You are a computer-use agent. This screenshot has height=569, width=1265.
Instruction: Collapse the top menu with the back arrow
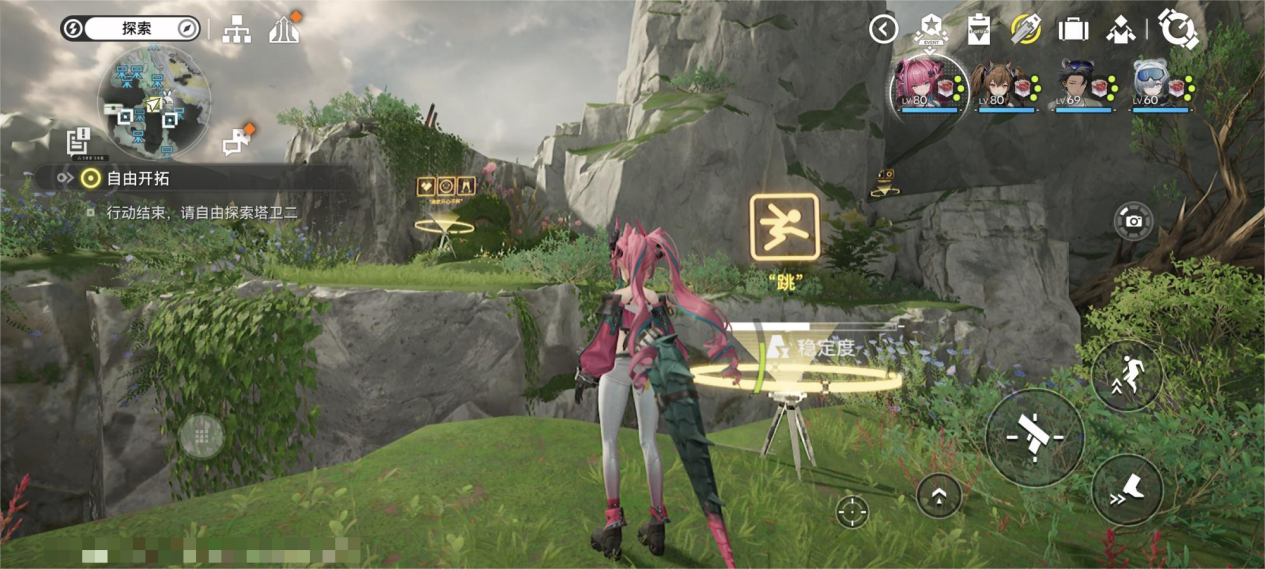click(x=883, y=29)
